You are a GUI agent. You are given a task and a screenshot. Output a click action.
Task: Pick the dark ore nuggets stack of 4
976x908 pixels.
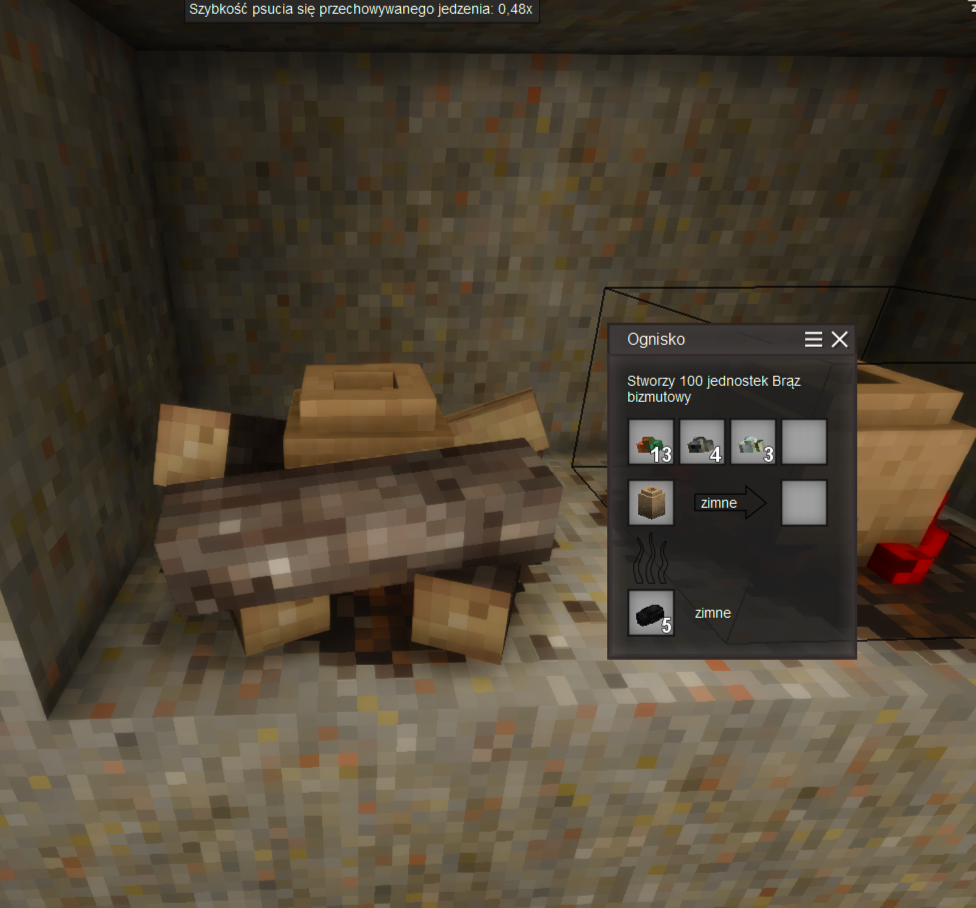702,442
